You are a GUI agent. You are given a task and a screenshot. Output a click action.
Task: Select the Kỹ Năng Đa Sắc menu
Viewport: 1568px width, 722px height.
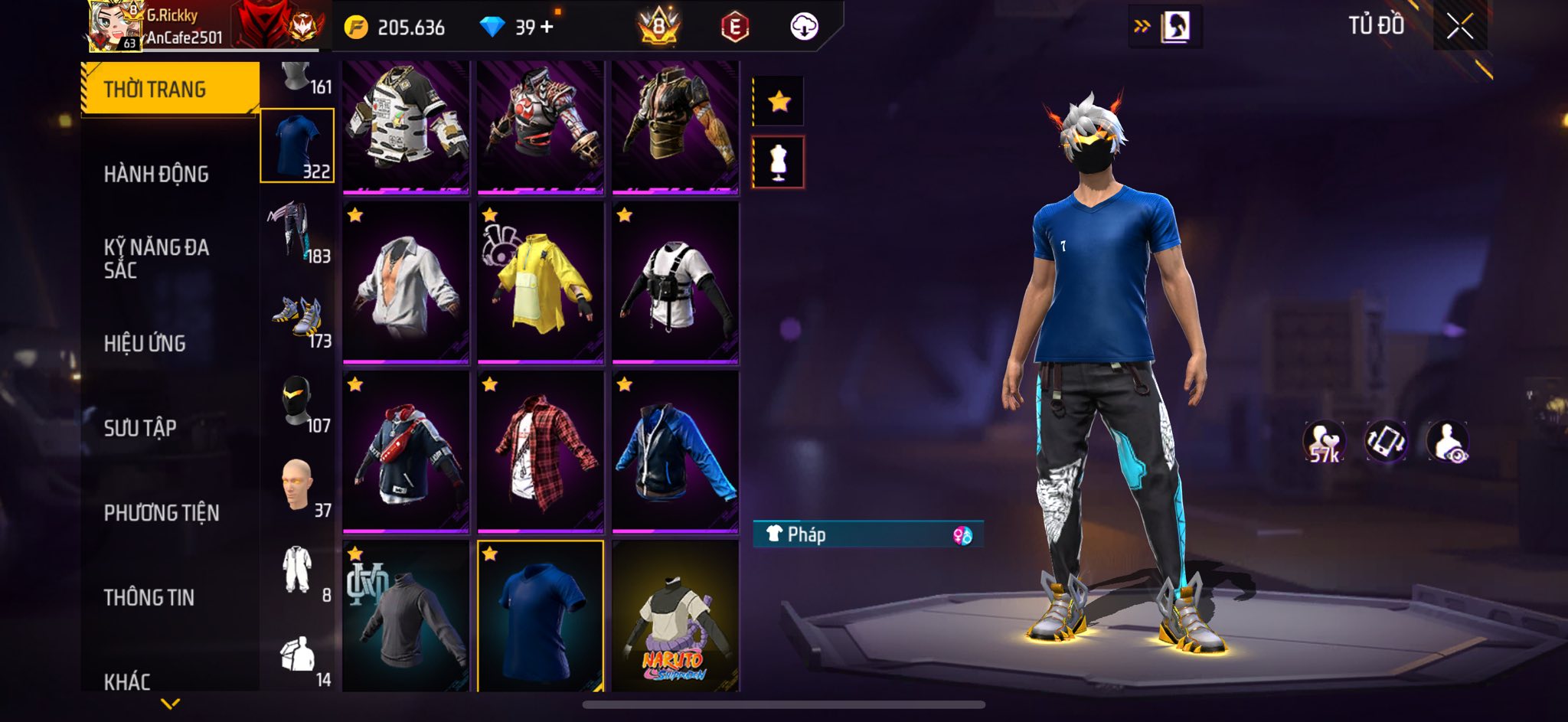[156, 258]
